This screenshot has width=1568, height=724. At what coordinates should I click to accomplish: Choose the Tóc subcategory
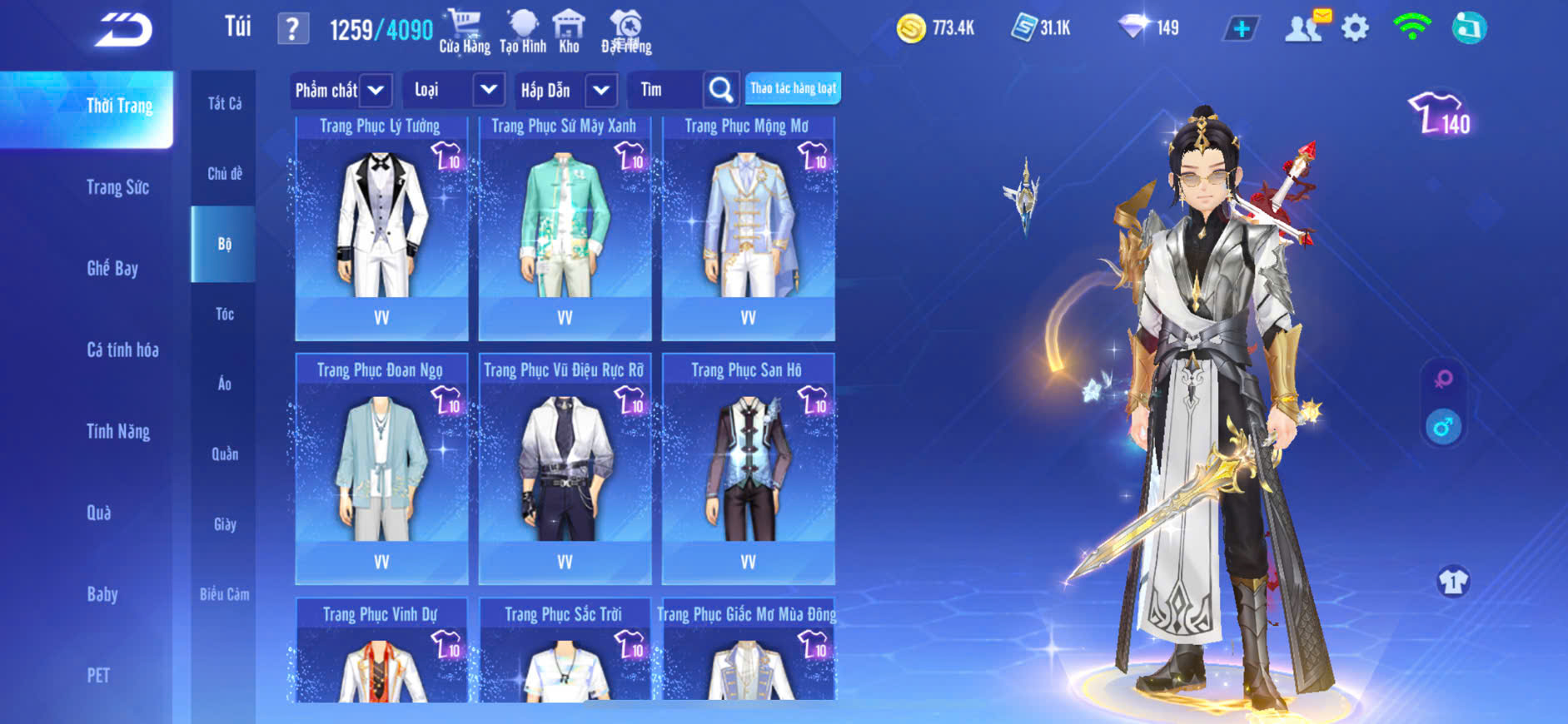point(224,314)
